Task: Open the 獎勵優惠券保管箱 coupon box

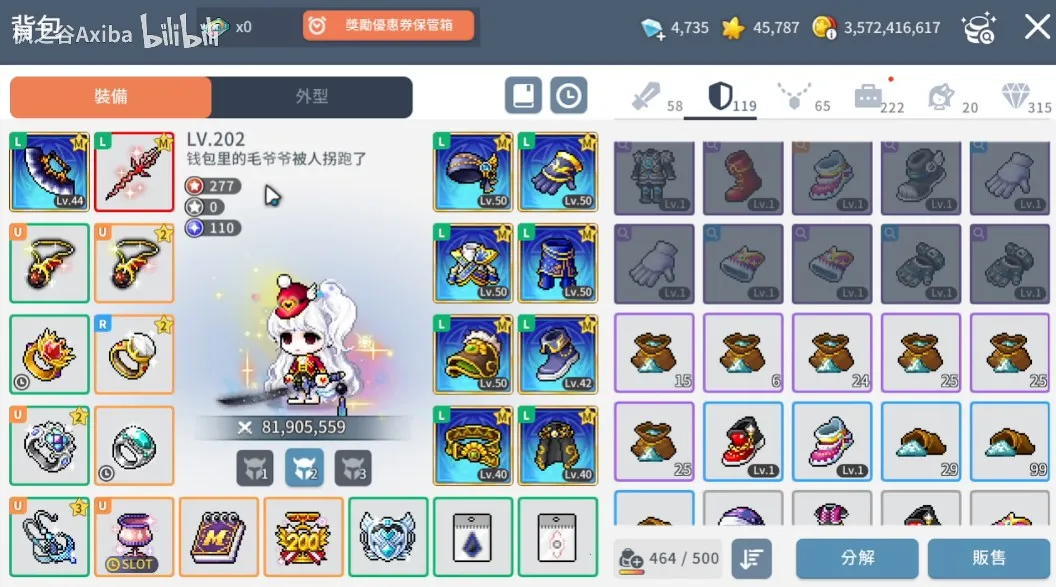Action: click(x=389, y=26)
